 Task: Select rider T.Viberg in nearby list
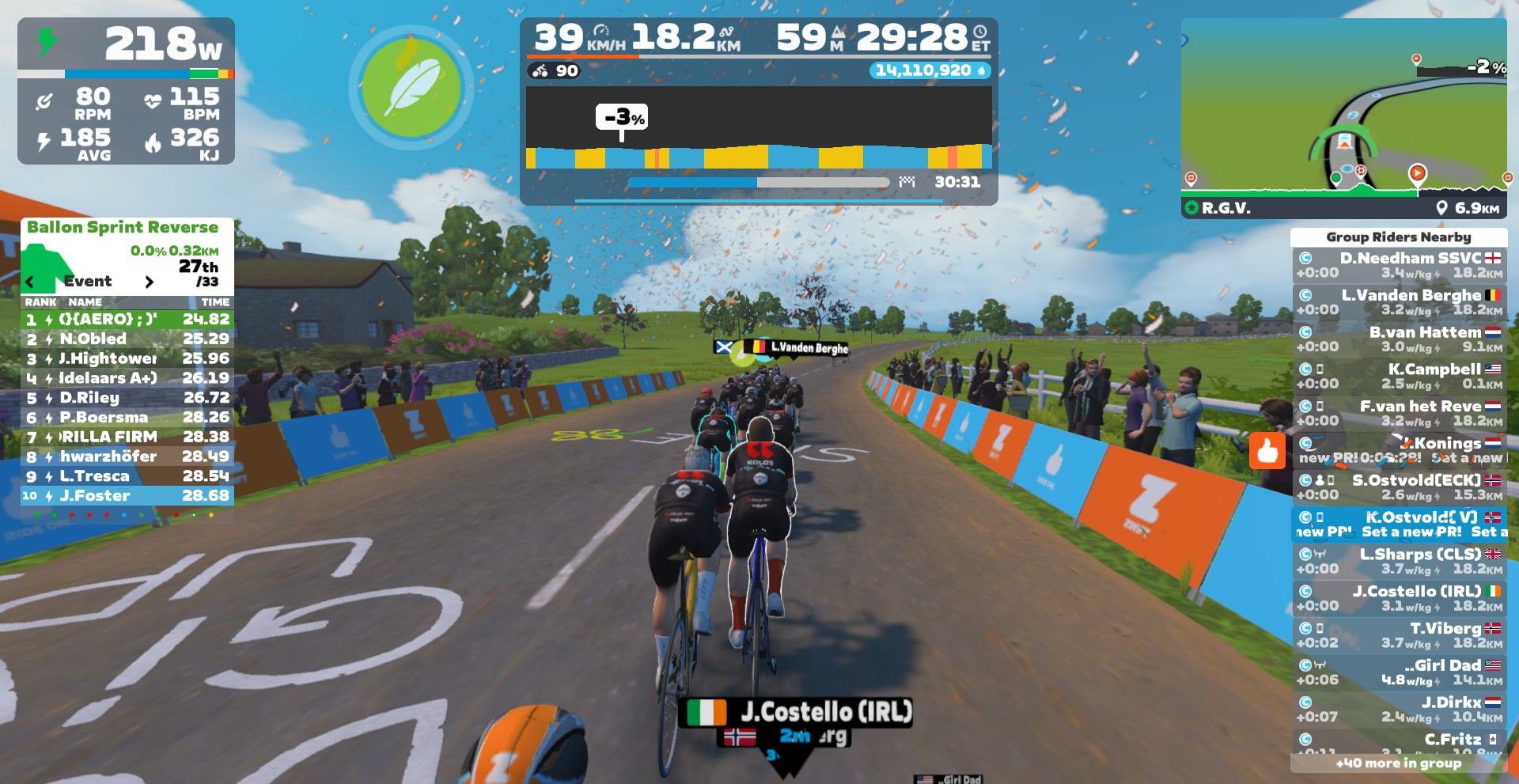click(x=1399, y=635)
